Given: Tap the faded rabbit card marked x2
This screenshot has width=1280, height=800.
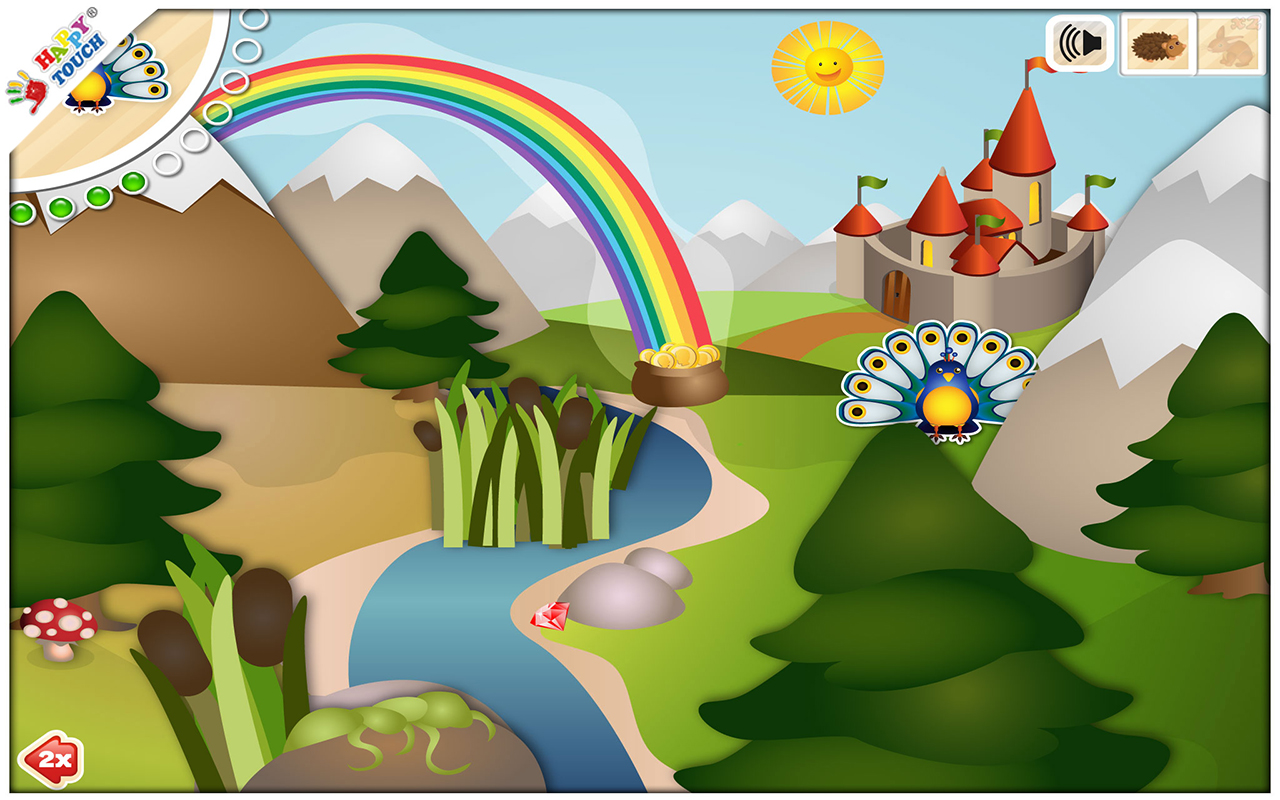Looking at the screenshot, I should (x=1232, y=45).
